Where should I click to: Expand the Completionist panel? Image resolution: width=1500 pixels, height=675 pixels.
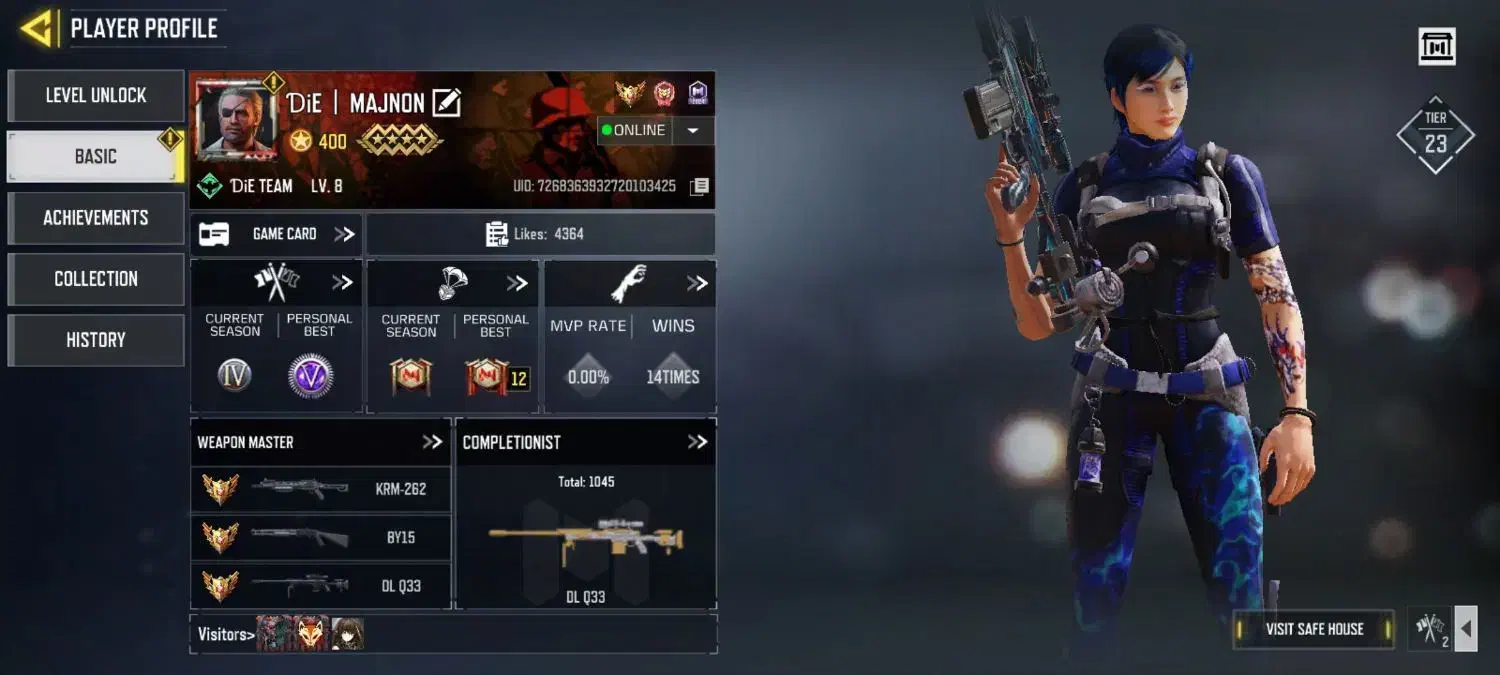[697, 442]
